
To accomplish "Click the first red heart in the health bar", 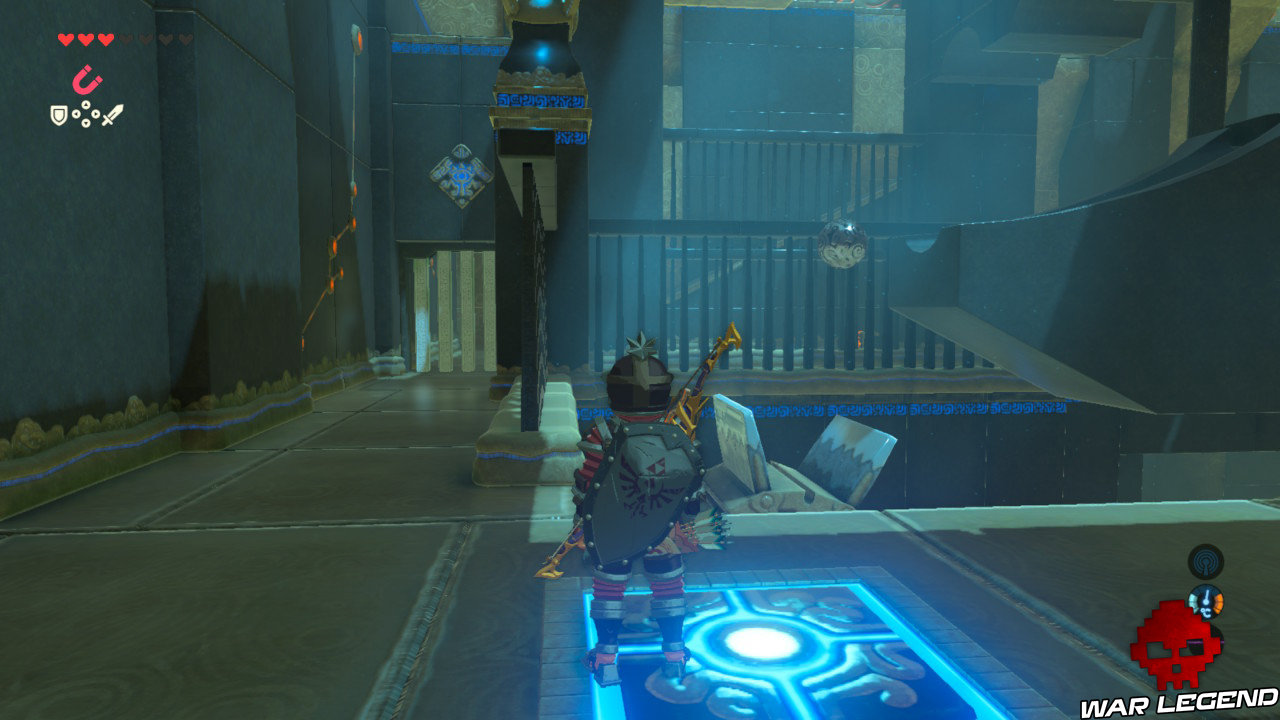I will coord(66,40).
